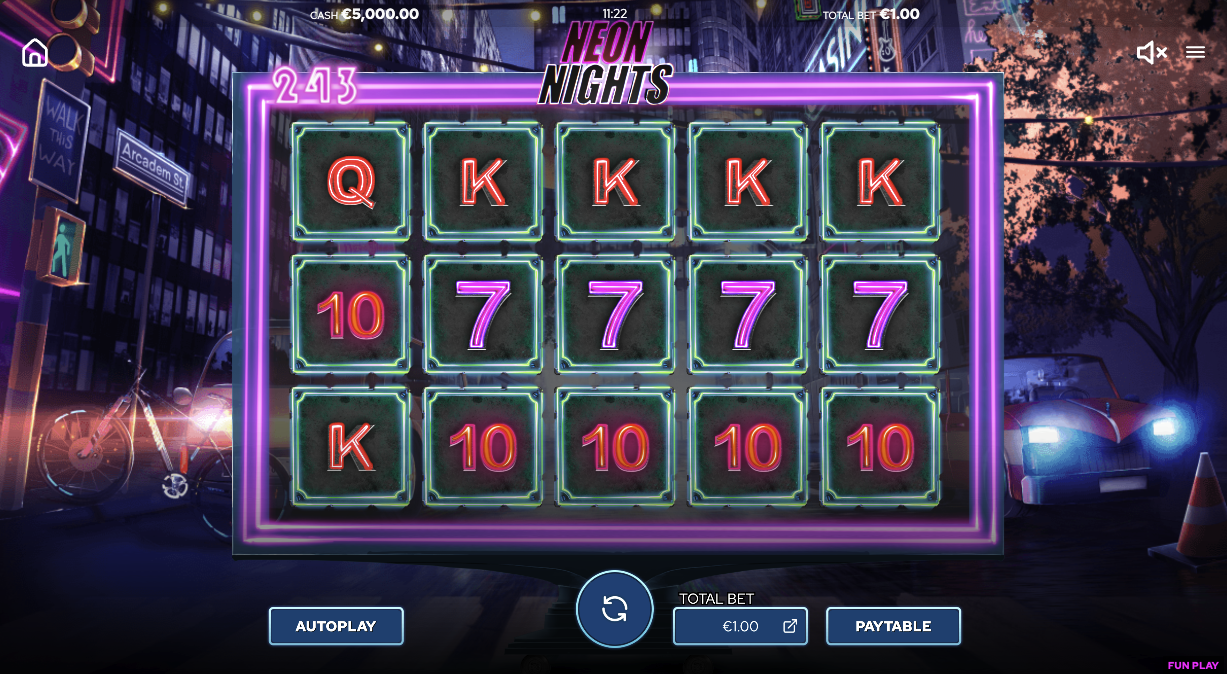Show the Paytable
Image resolution: width=1227 pixels, height=674 pixels.
coord(893,626)
